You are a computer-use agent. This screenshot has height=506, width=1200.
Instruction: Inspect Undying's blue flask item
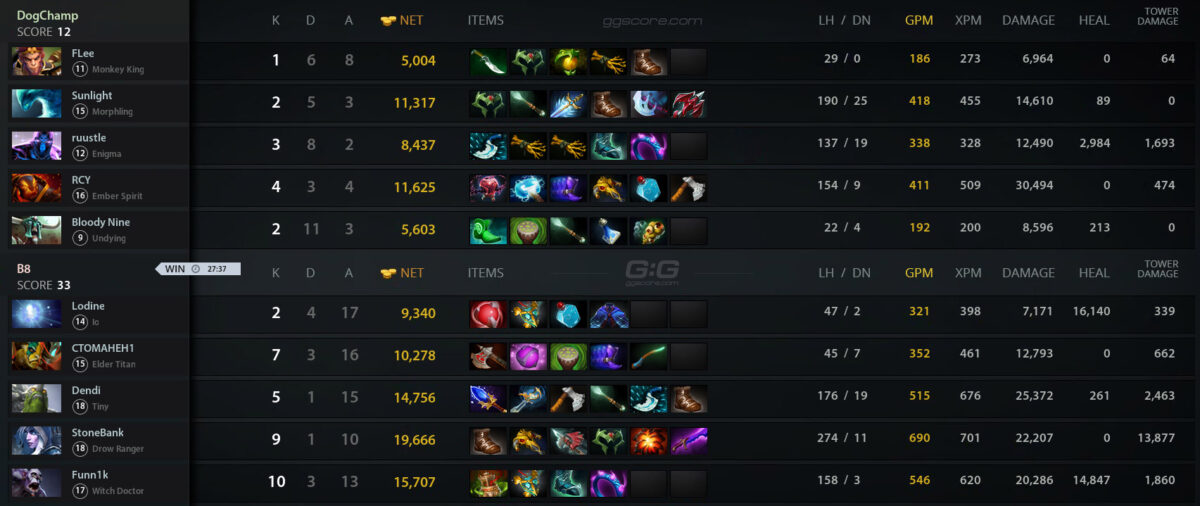[x=608, y=231]
